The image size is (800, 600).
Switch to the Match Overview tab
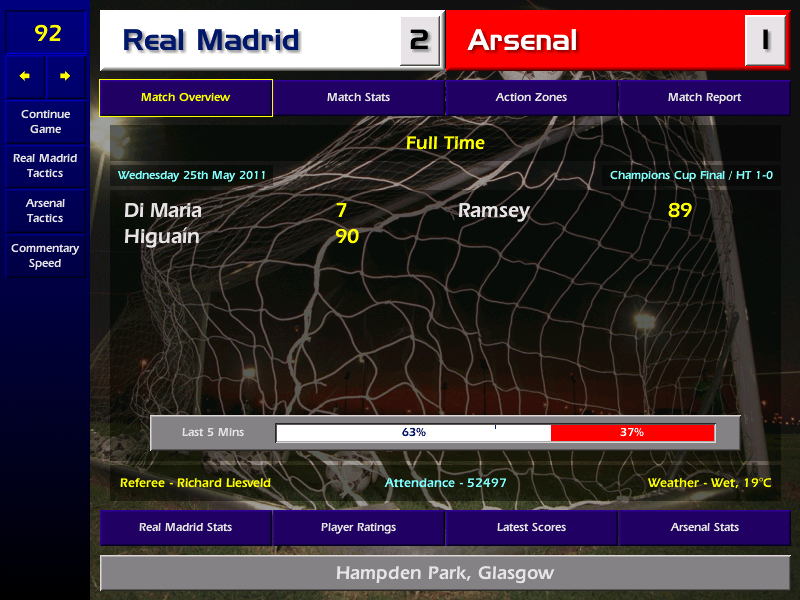point(186,98)
